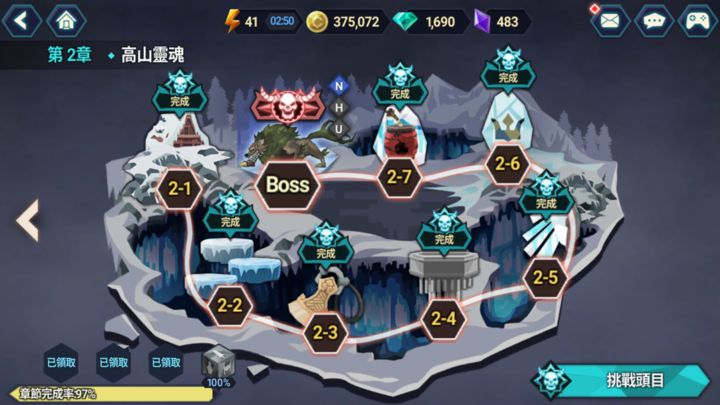
Task: Claim the 100% chapter reward chest
Action: [218, 366]
